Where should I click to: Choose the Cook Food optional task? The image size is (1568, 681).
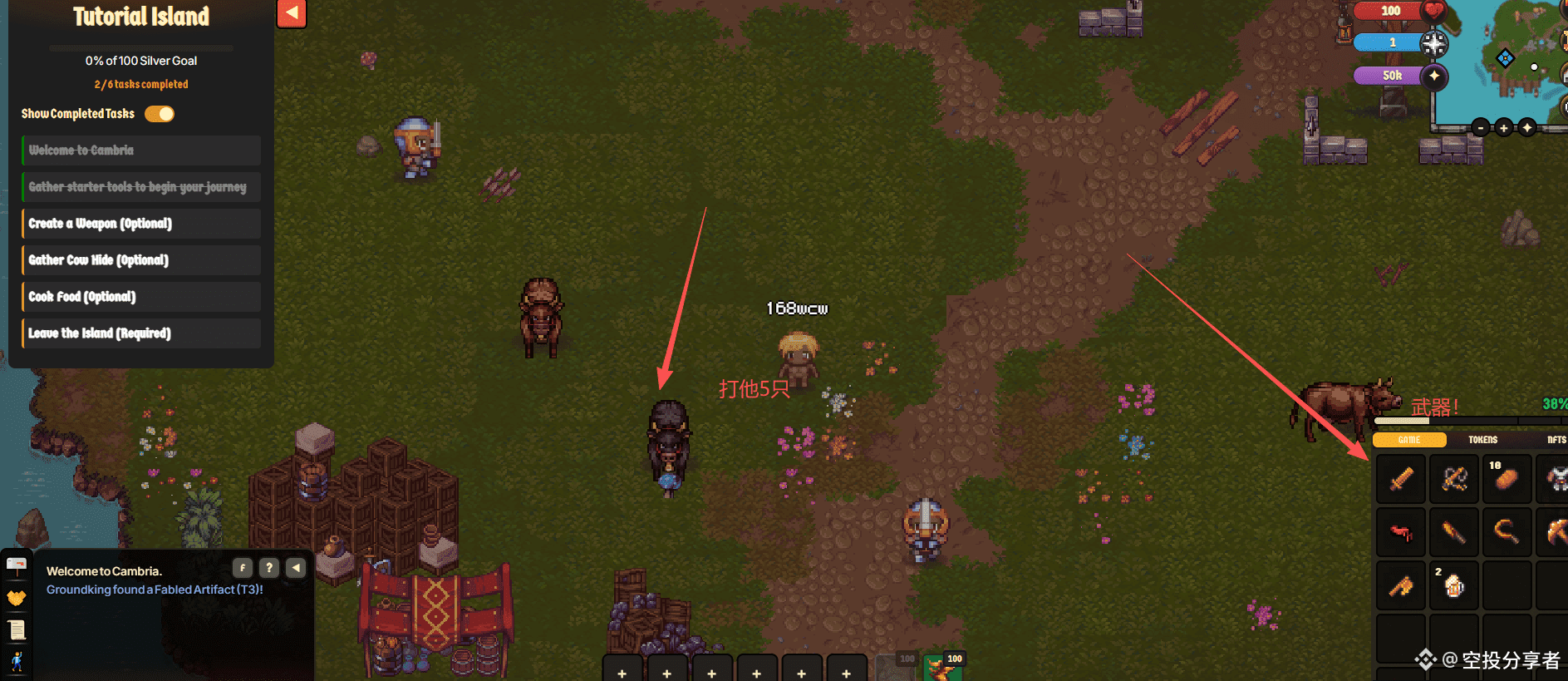tap(141, 297)
